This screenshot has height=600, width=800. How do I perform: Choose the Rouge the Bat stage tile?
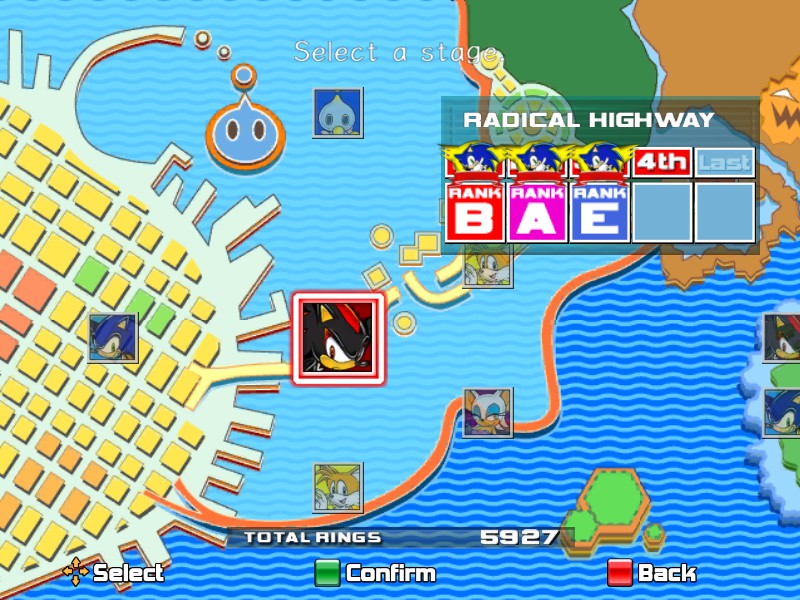click(x=487, y=413)
